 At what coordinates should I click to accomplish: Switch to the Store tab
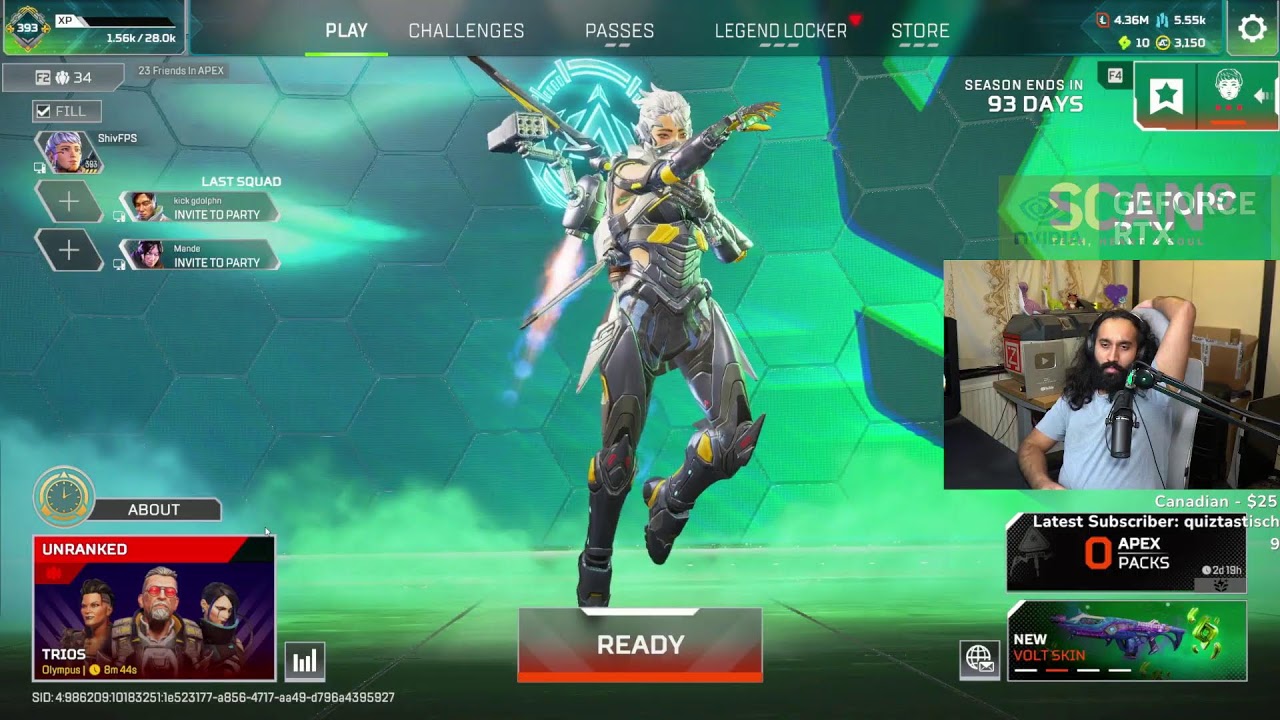pos(920,31)
